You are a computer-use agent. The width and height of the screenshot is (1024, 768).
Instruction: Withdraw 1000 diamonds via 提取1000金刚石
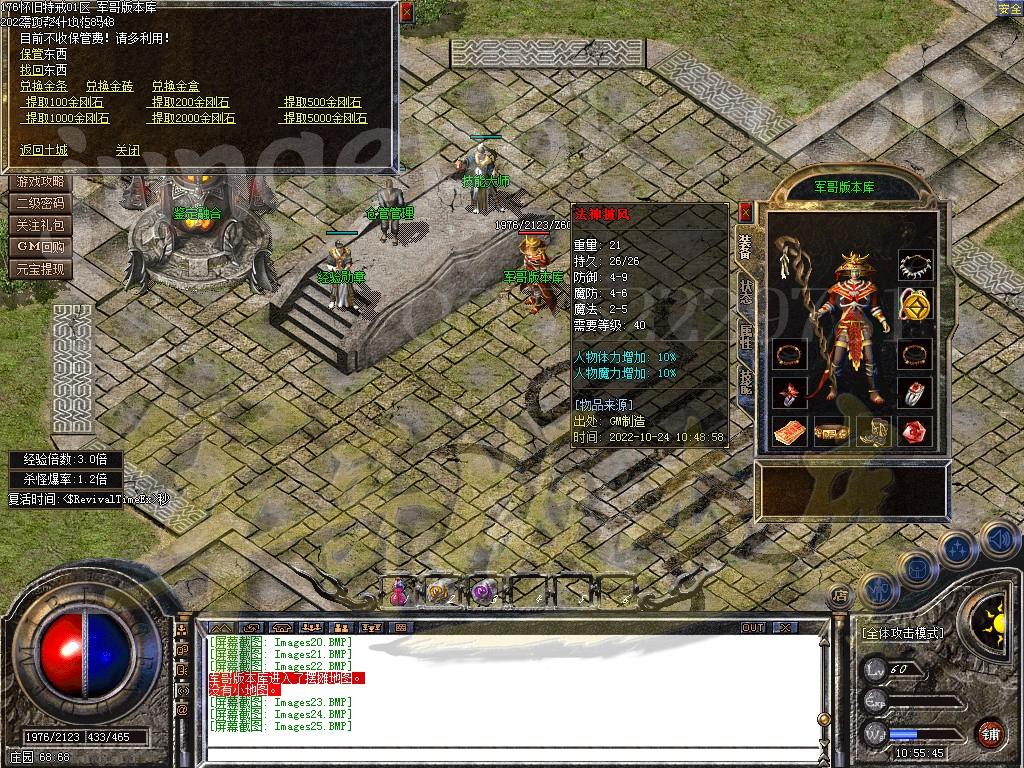67,118
